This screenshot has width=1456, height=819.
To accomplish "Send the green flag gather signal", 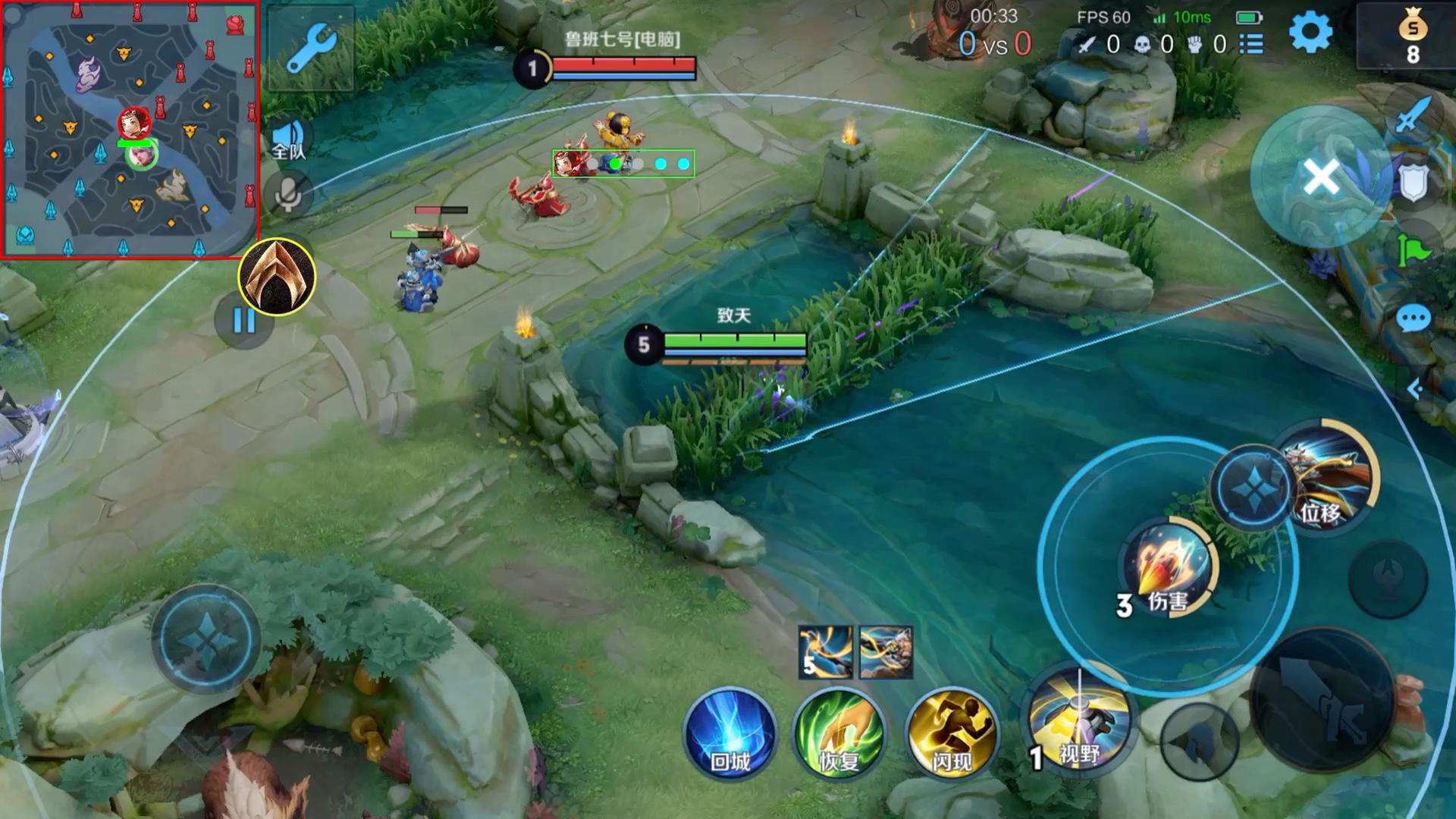I will point(1413,249).
